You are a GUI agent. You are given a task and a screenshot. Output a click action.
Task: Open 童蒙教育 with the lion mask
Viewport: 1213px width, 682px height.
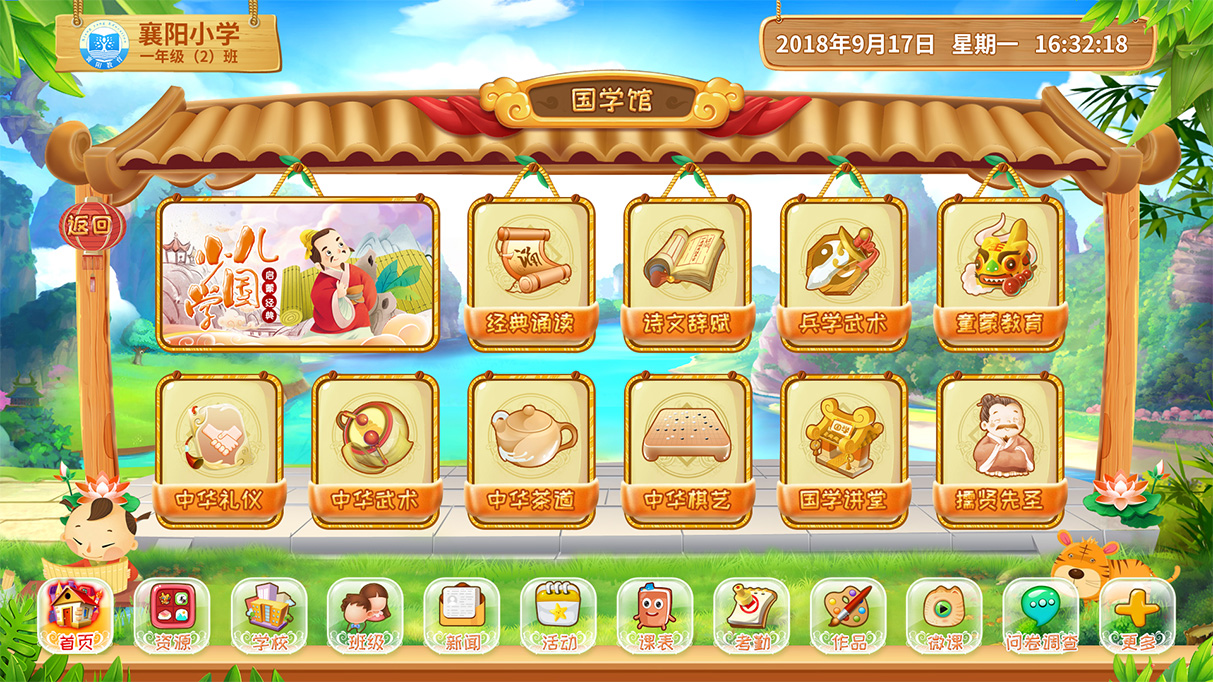tap(1000, 272)
